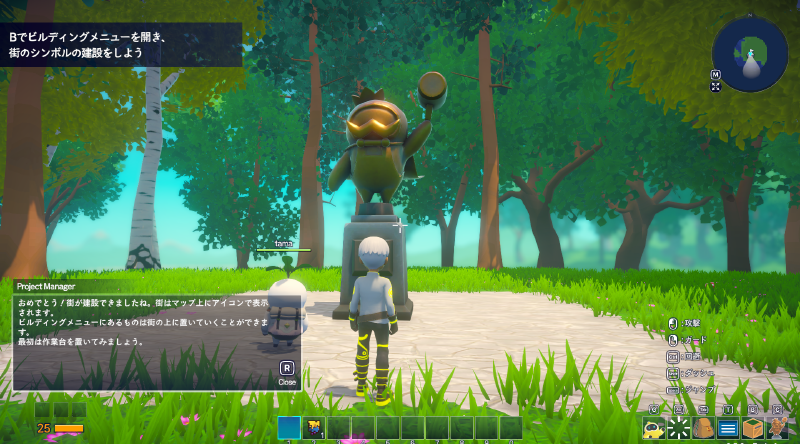
Task: Click the minimap expand arrows icon
Action: click(716, 87)
